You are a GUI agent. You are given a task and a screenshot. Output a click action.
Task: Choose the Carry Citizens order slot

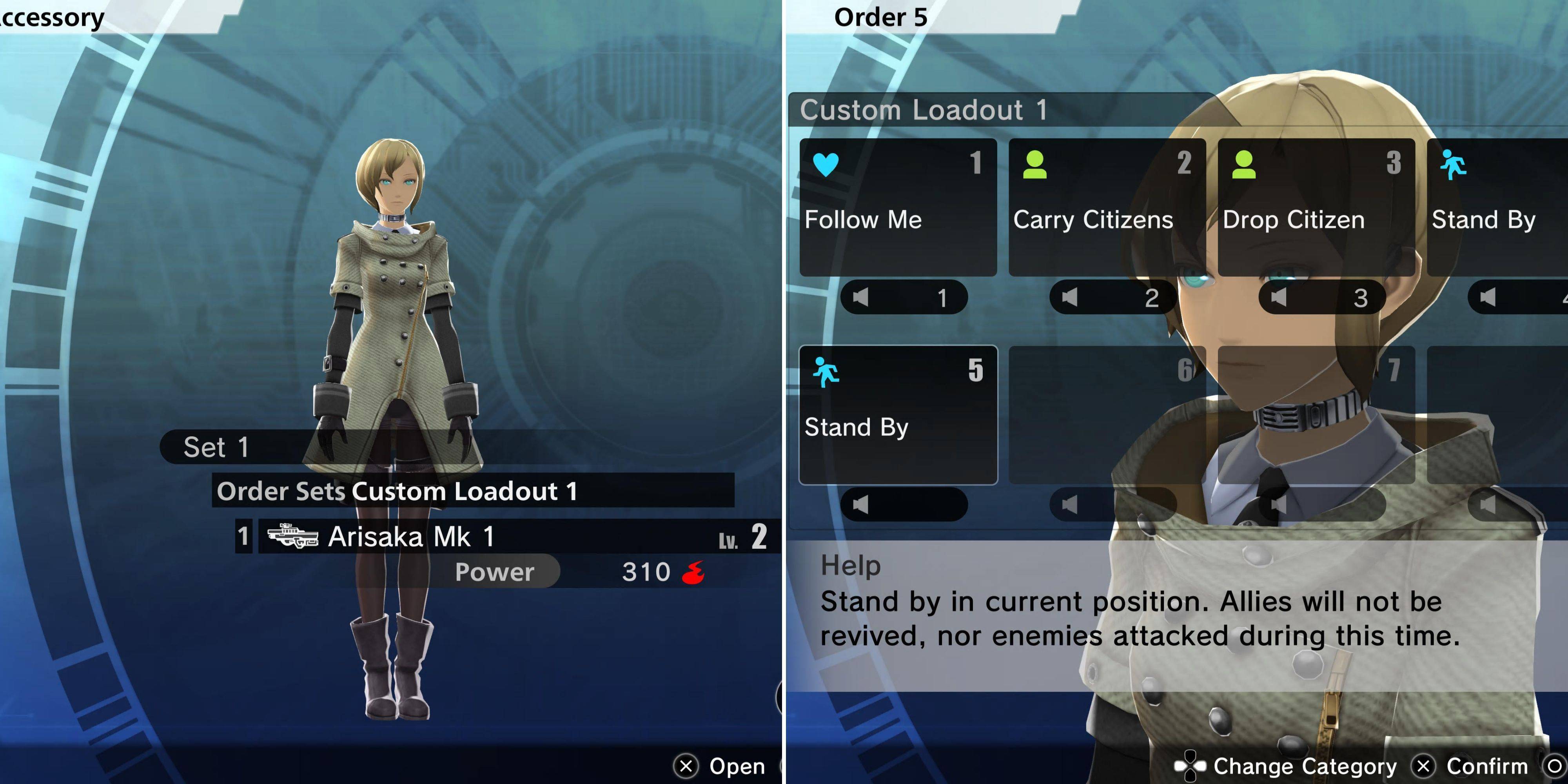[x=1107, y=207]
